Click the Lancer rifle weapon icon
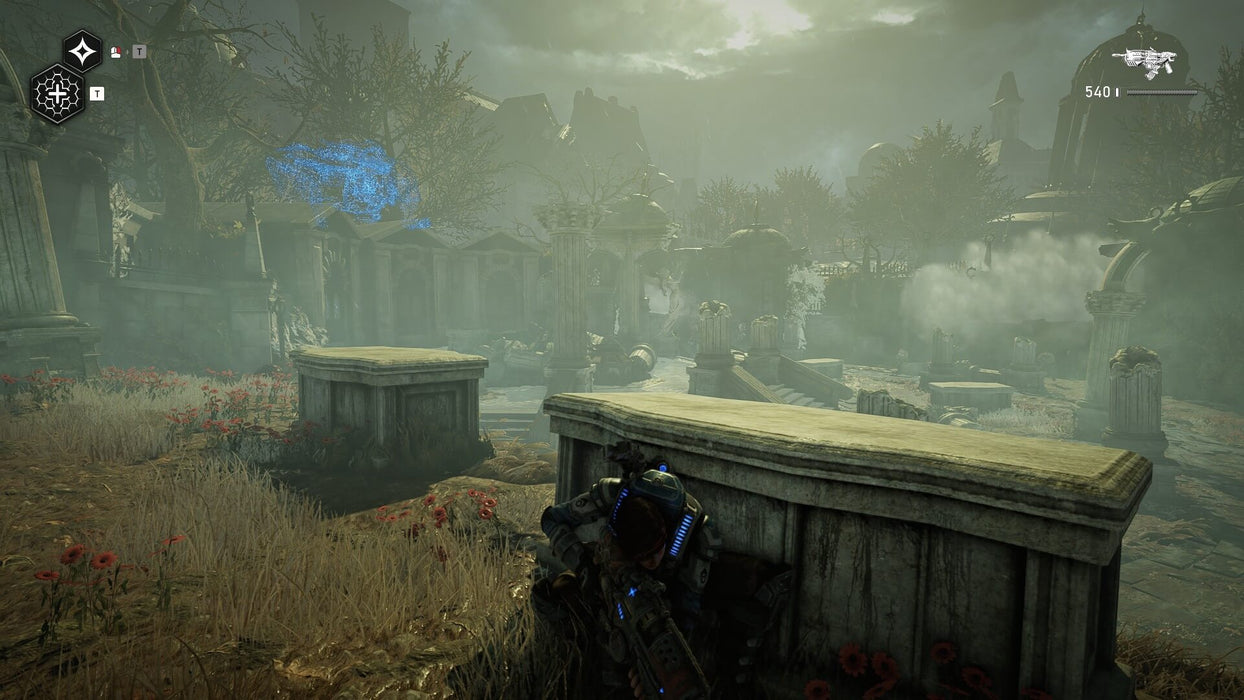Viewport: 1244px width, 700px height. point(1146,63)
